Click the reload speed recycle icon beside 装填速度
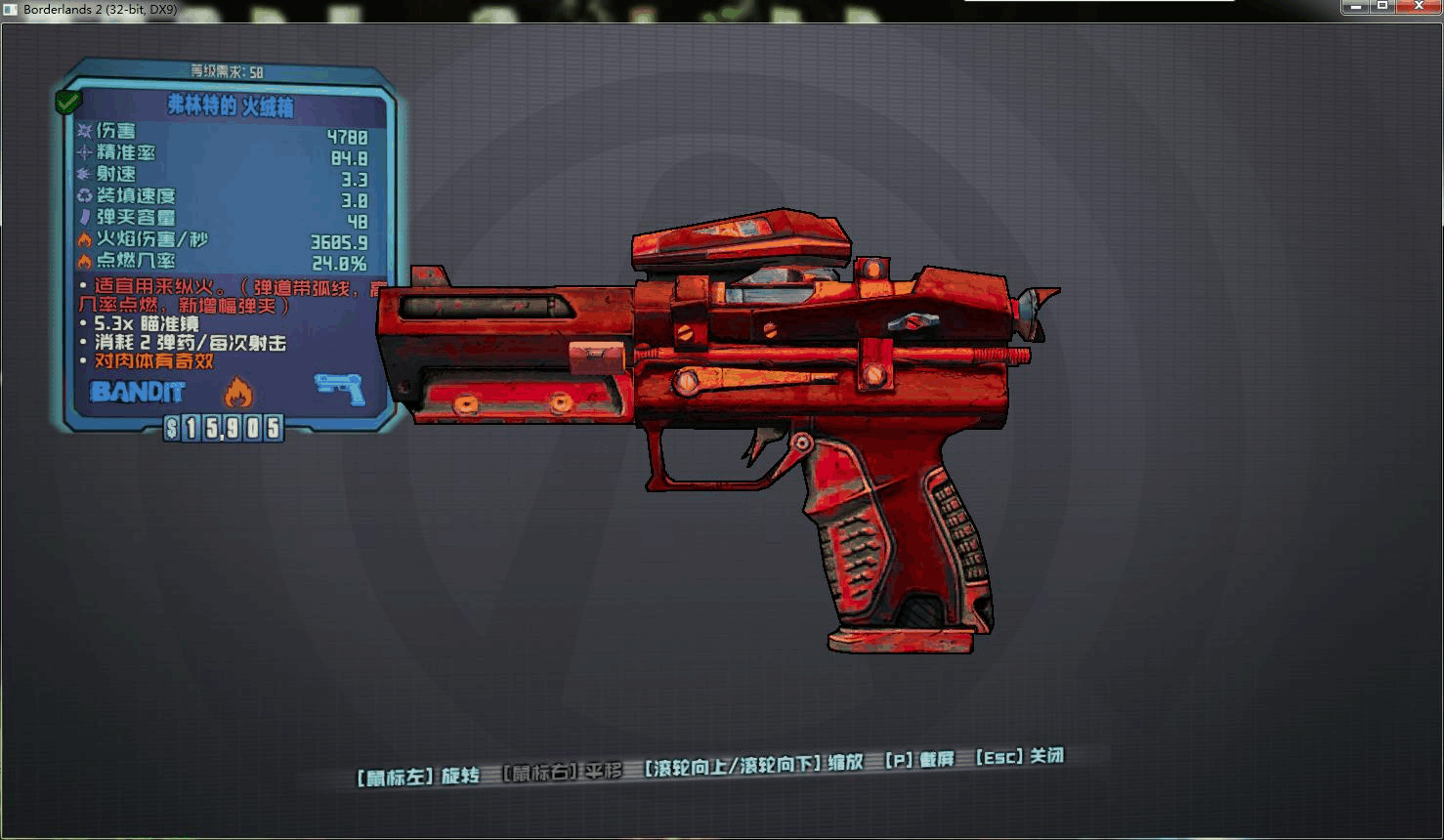Image resolution: width=1444 pixels, height=840 pixels. (x=86, y=196)
